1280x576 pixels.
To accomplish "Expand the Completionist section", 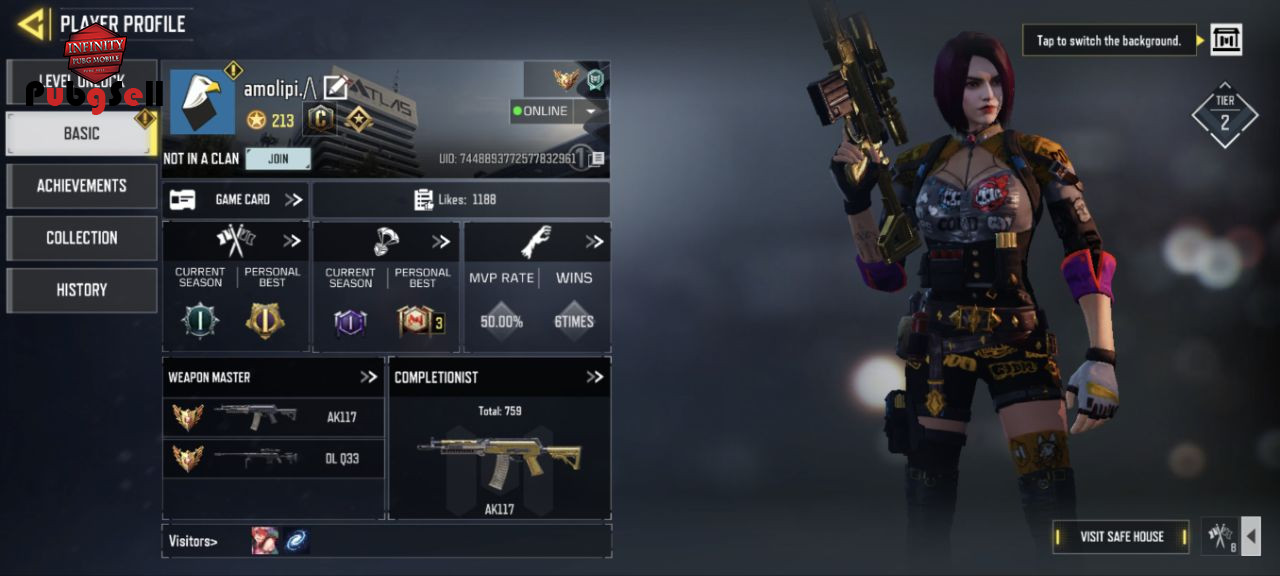I will pos(594,377).
